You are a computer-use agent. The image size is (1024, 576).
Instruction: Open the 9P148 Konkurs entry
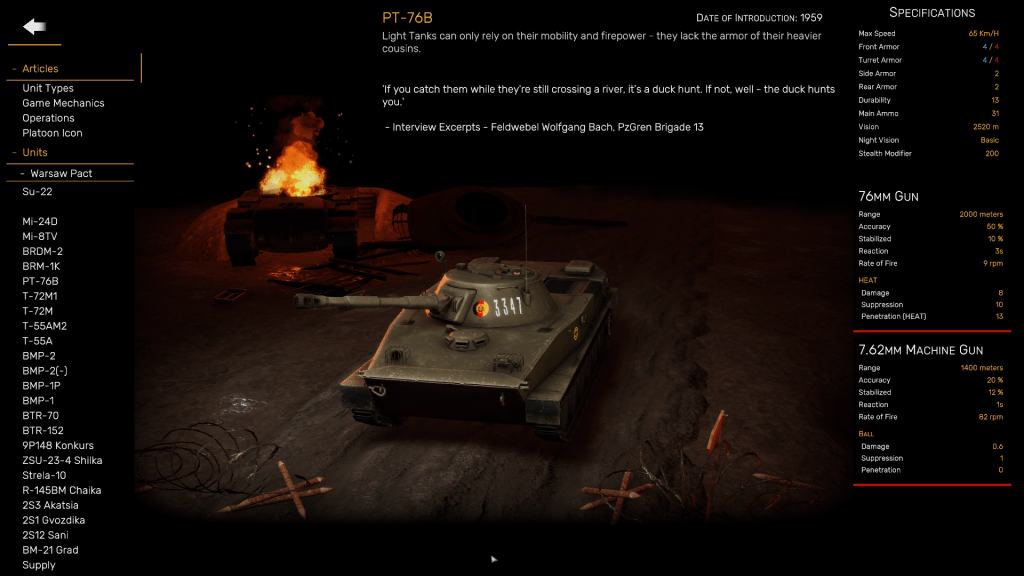tap(58, 446)
